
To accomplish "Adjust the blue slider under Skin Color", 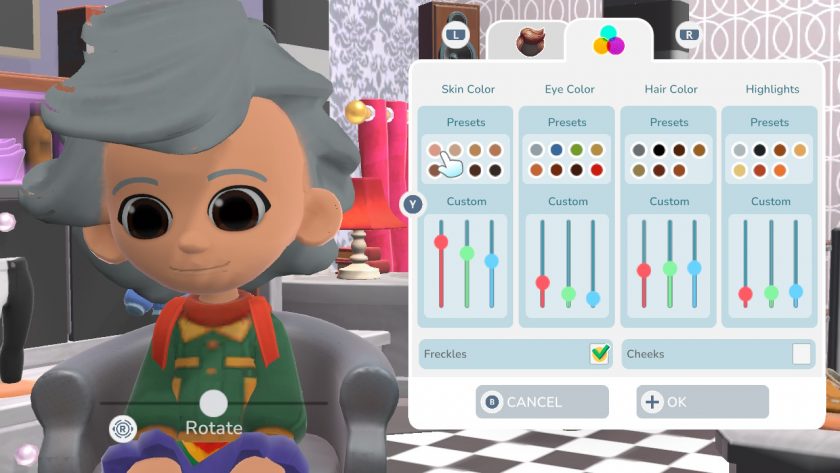I will [491, 261].
